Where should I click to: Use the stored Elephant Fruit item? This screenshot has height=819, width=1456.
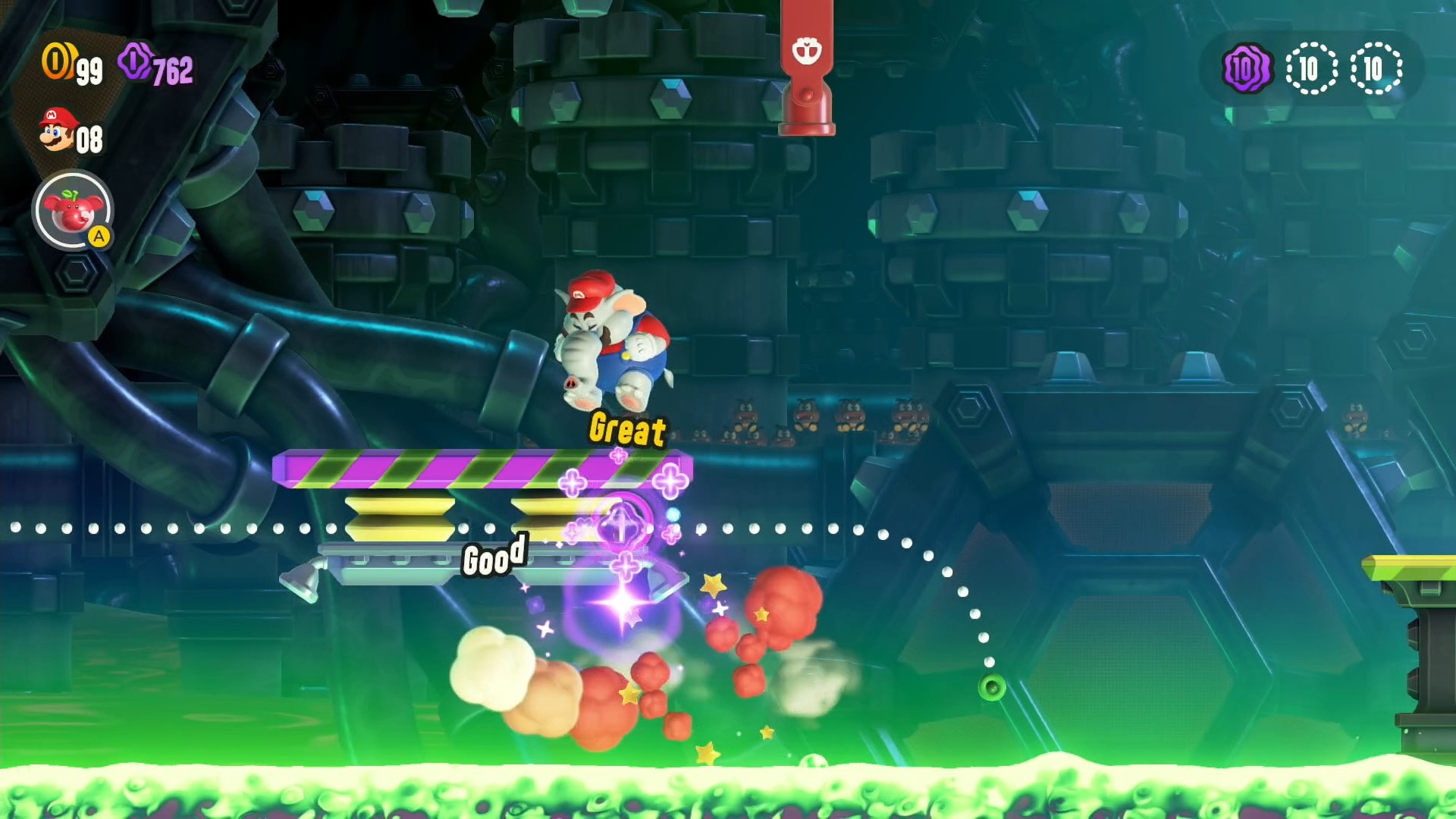point(73,211)
